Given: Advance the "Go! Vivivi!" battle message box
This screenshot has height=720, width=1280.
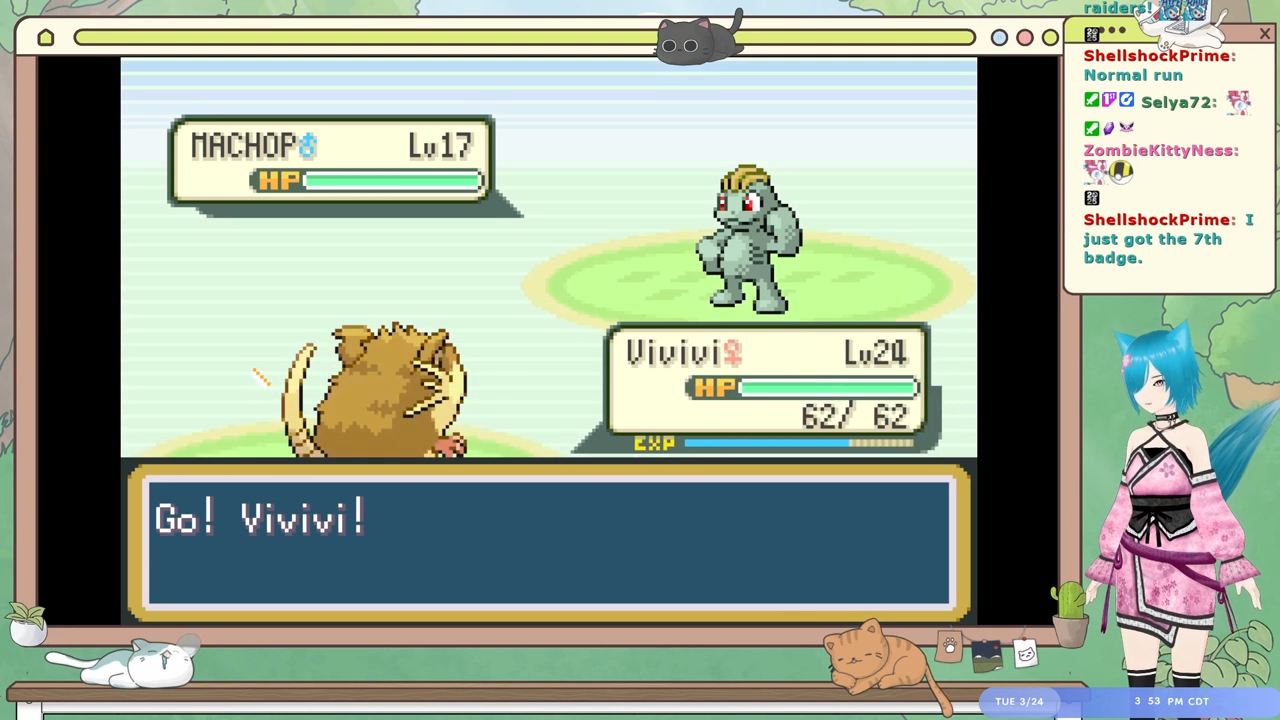Looking at the screenshot, I should click(x=548, y=542).
